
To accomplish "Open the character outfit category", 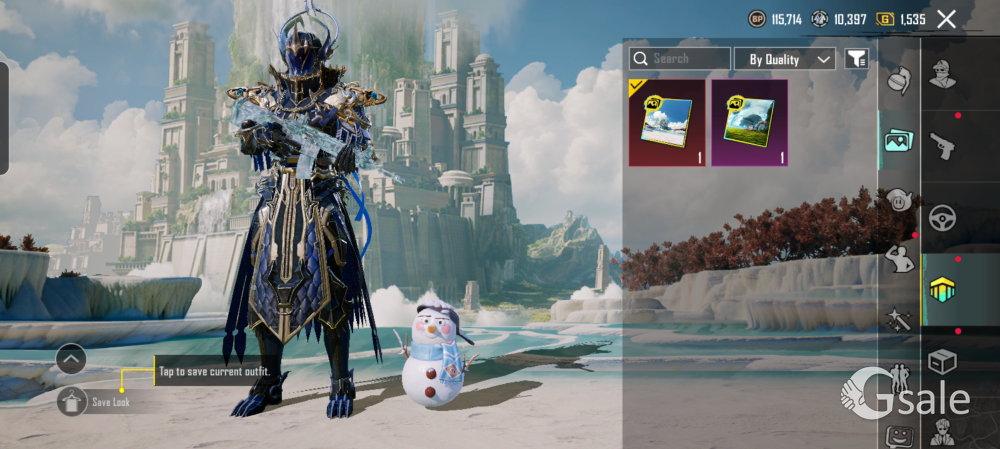I will coord(941,75).
